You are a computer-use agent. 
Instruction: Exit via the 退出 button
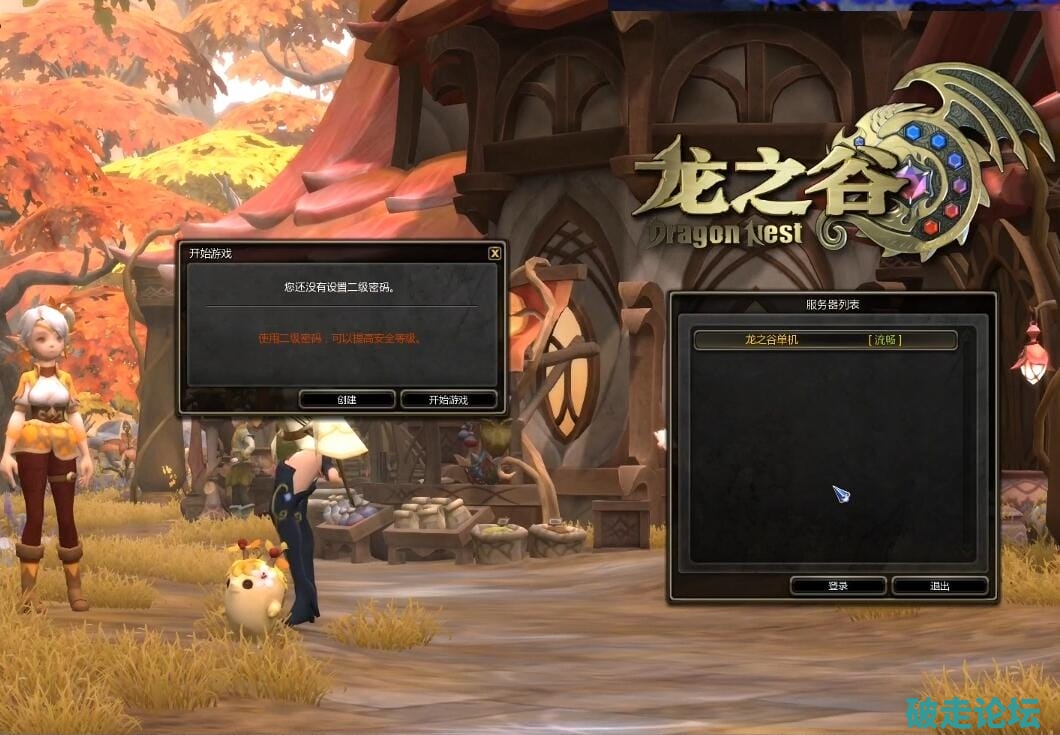(x=939, y=586)
